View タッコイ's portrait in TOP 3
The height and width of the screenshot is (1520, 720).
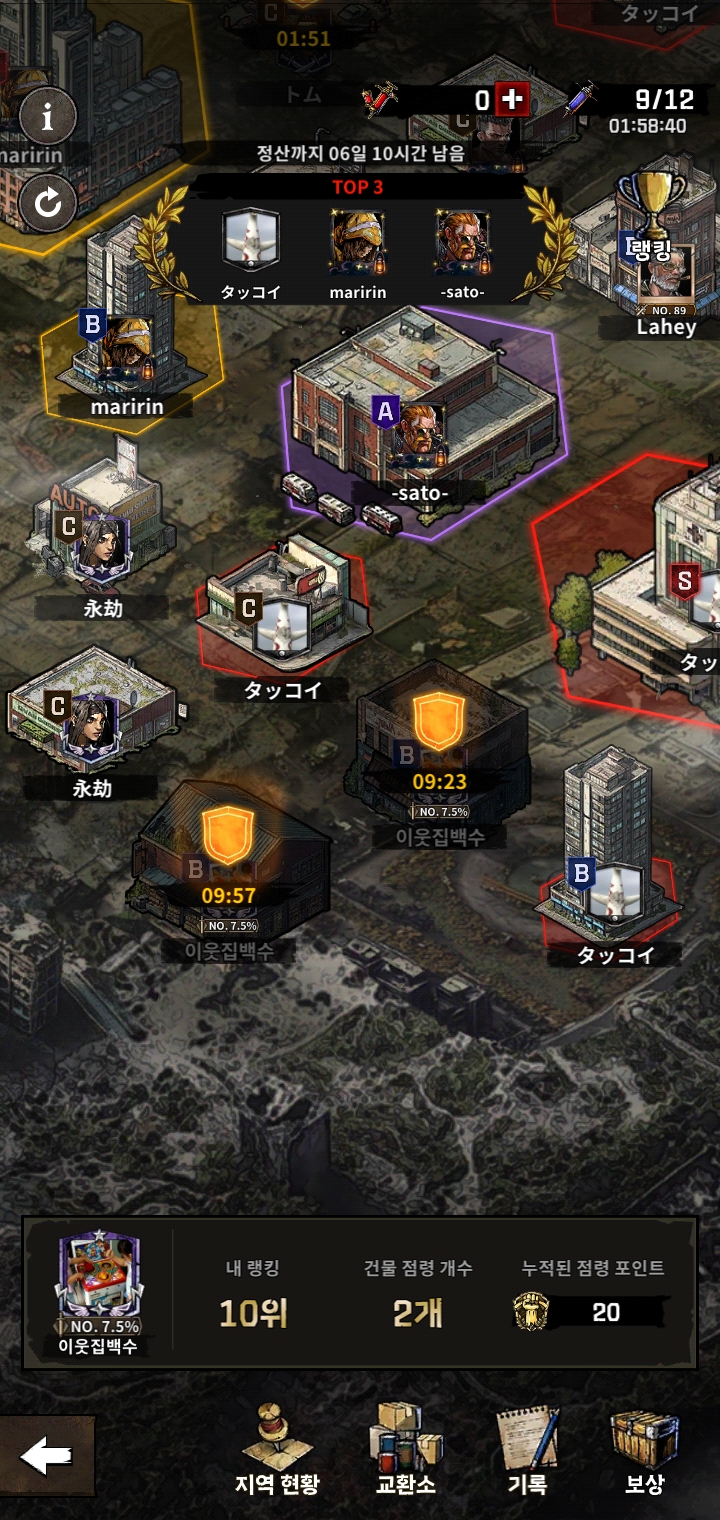point(250,243)
